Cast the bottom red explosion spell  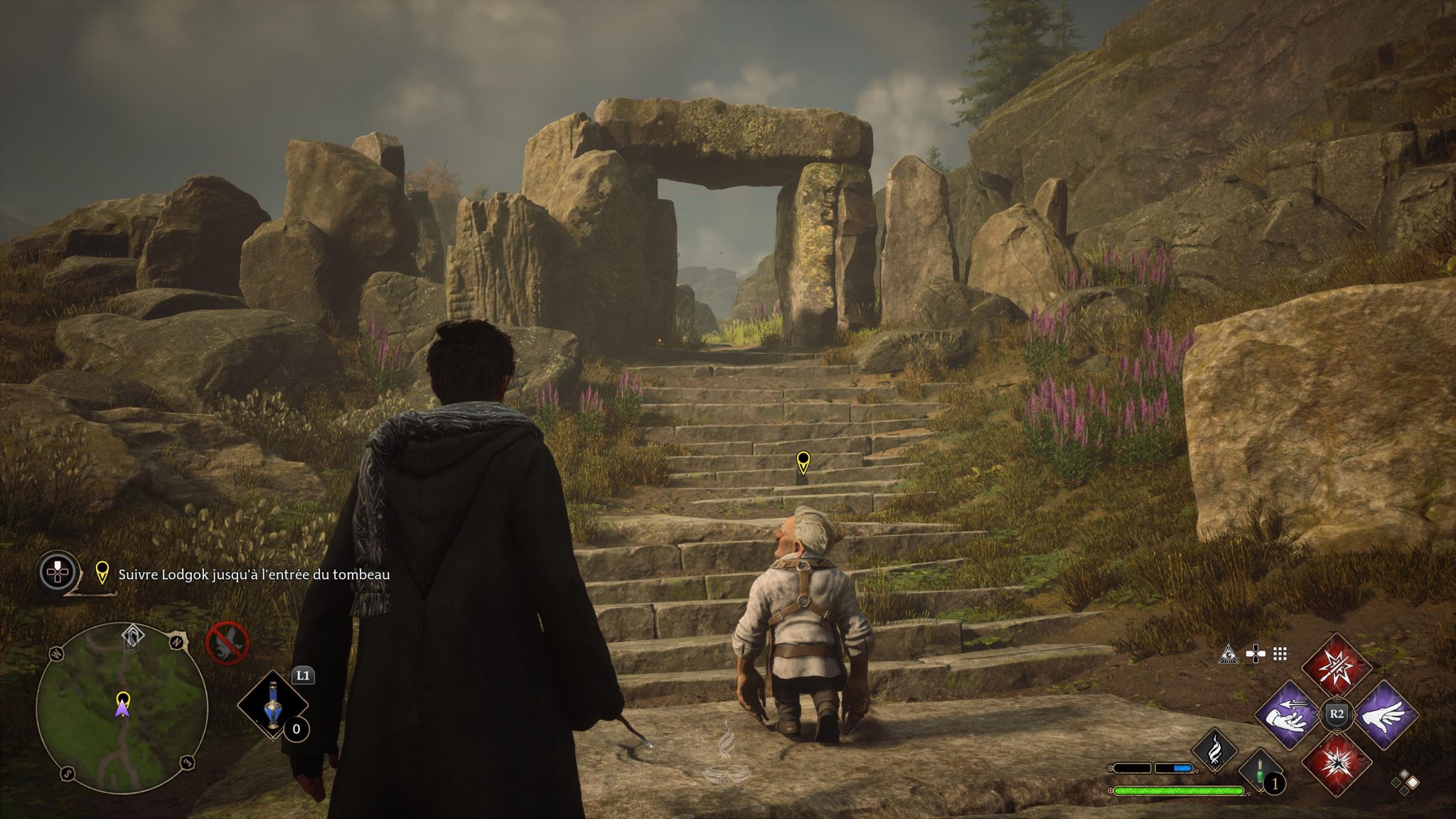[1336, 763]
